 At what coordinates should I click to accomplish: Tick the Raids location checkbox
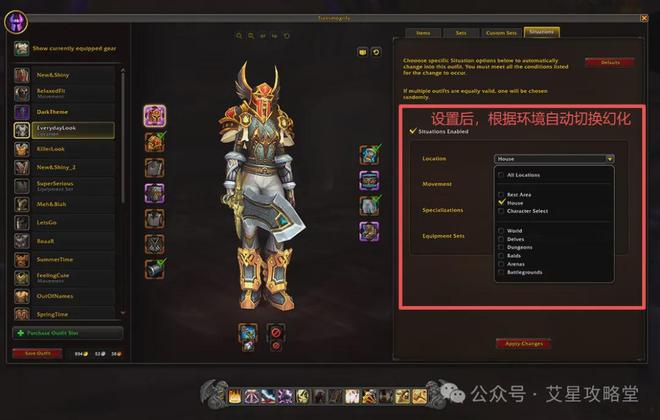pos(501,256)
